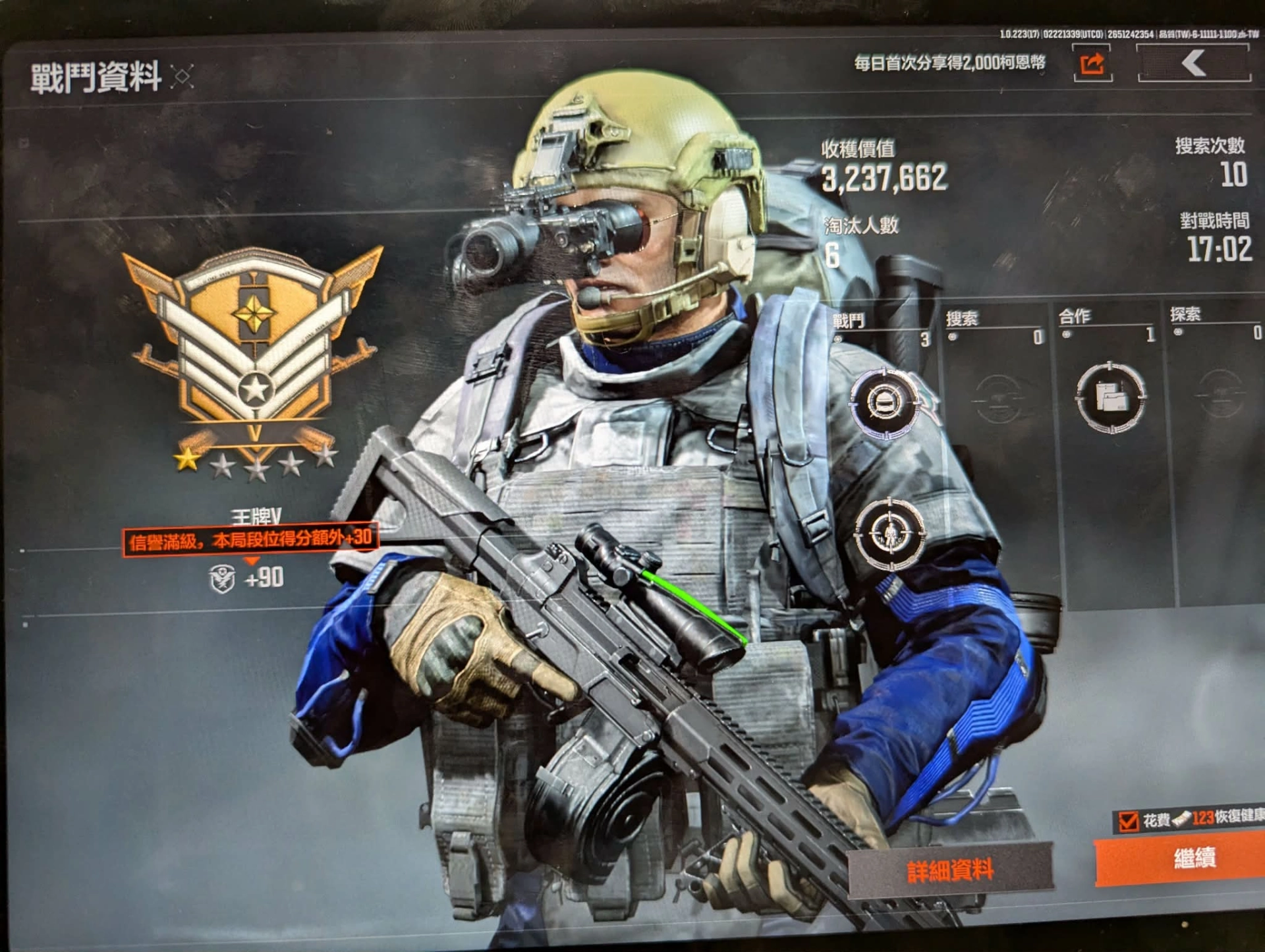
Task: Open the 詳細資料 detailed stats
Action: (949, 870)
